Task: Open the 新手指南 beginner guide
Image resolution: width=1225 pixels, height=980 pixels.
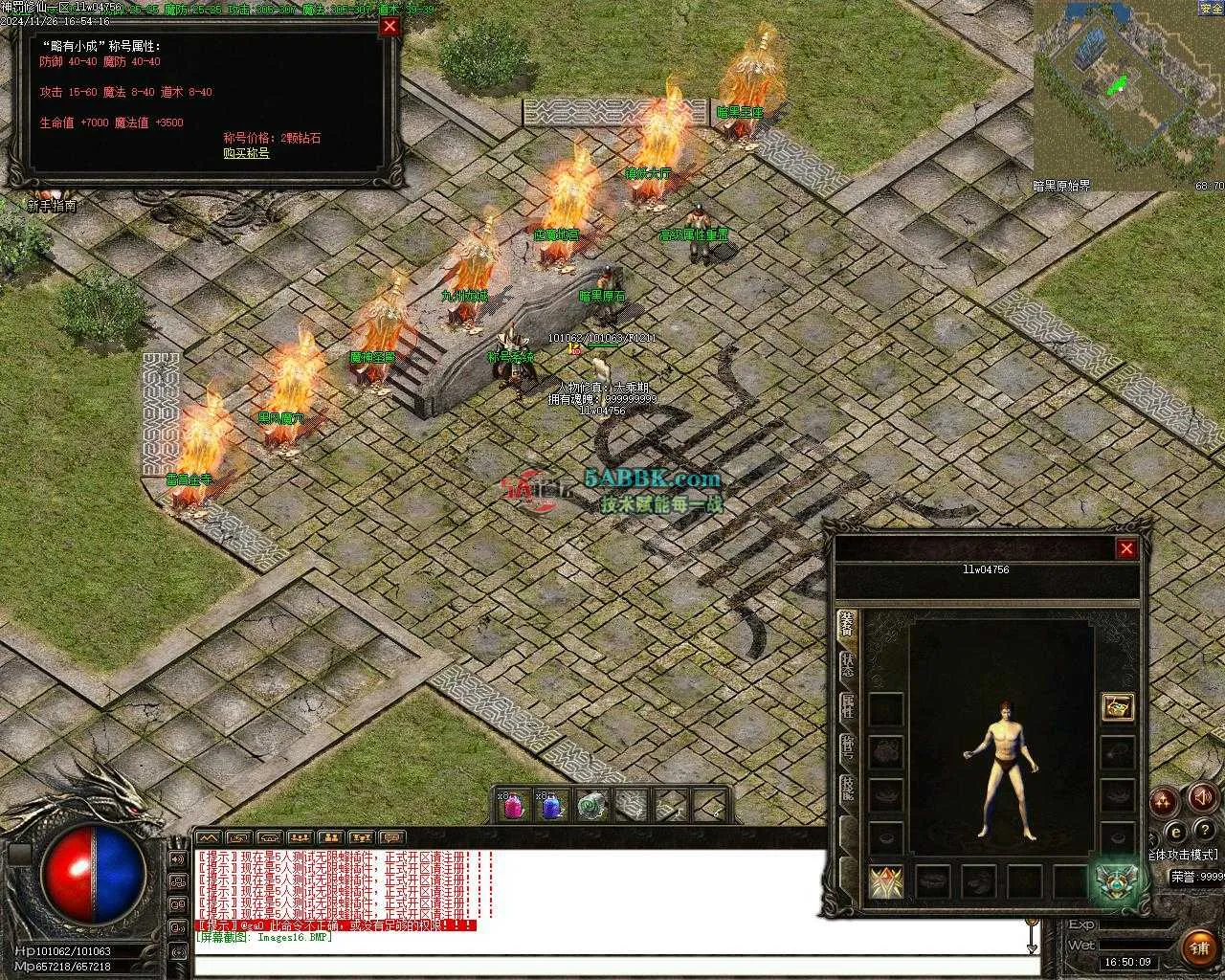Action: pos(52,206)
